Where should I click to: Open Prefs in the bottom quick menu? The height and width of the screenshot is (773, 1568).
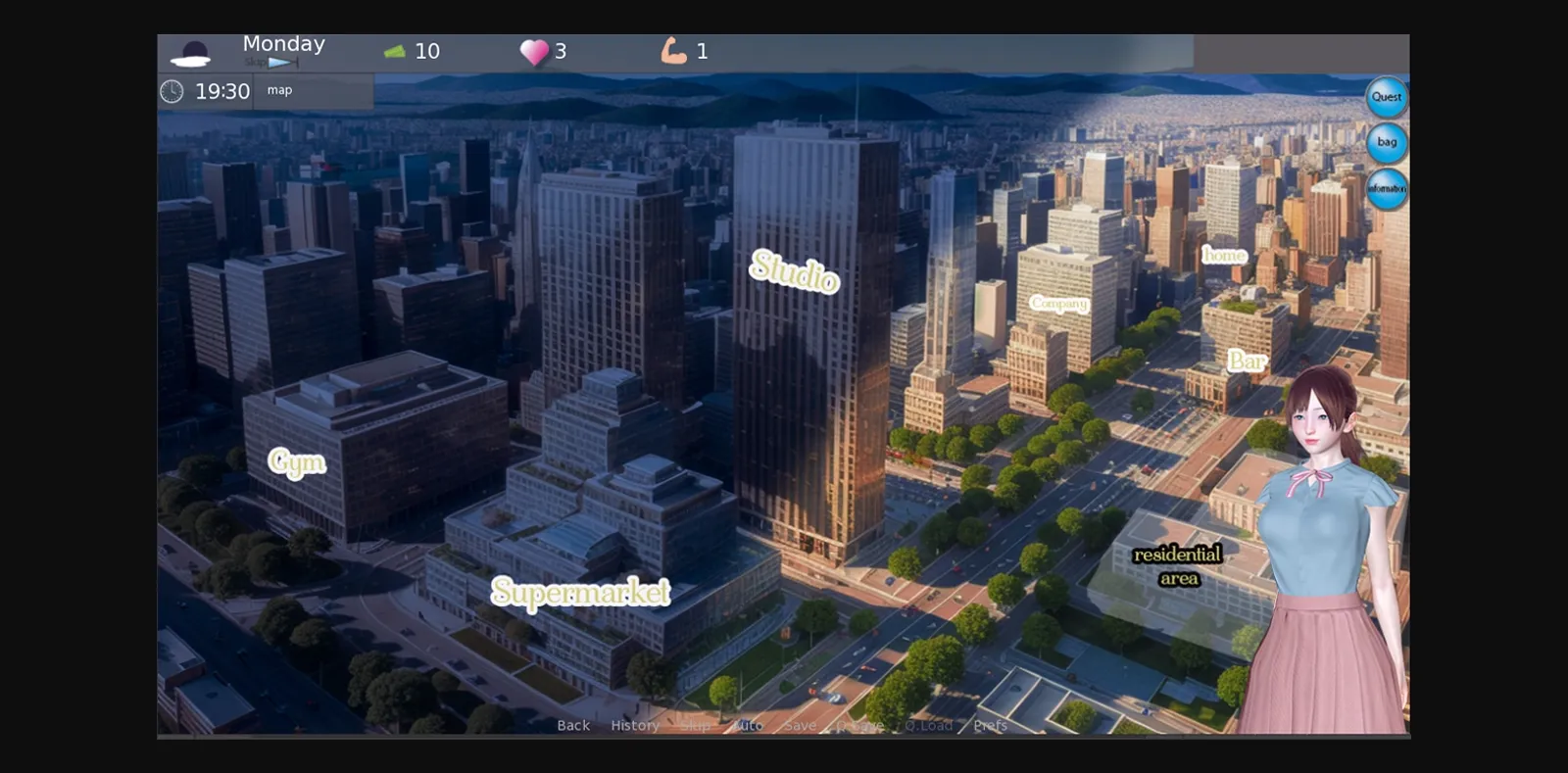click(990, 726)
